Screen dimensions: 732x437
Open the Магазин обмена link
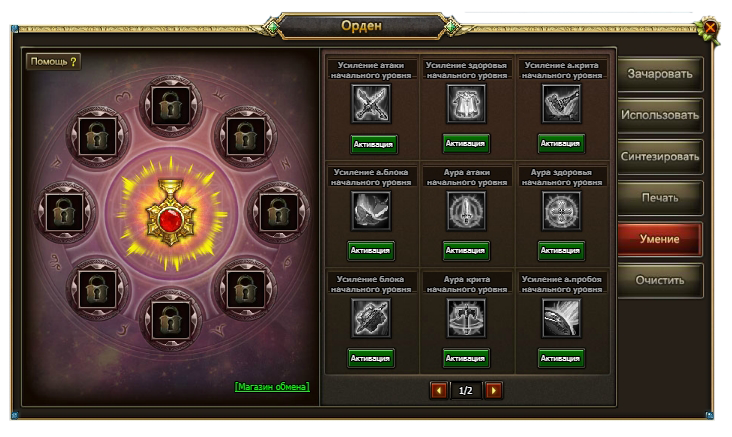(x=272, y=386)
